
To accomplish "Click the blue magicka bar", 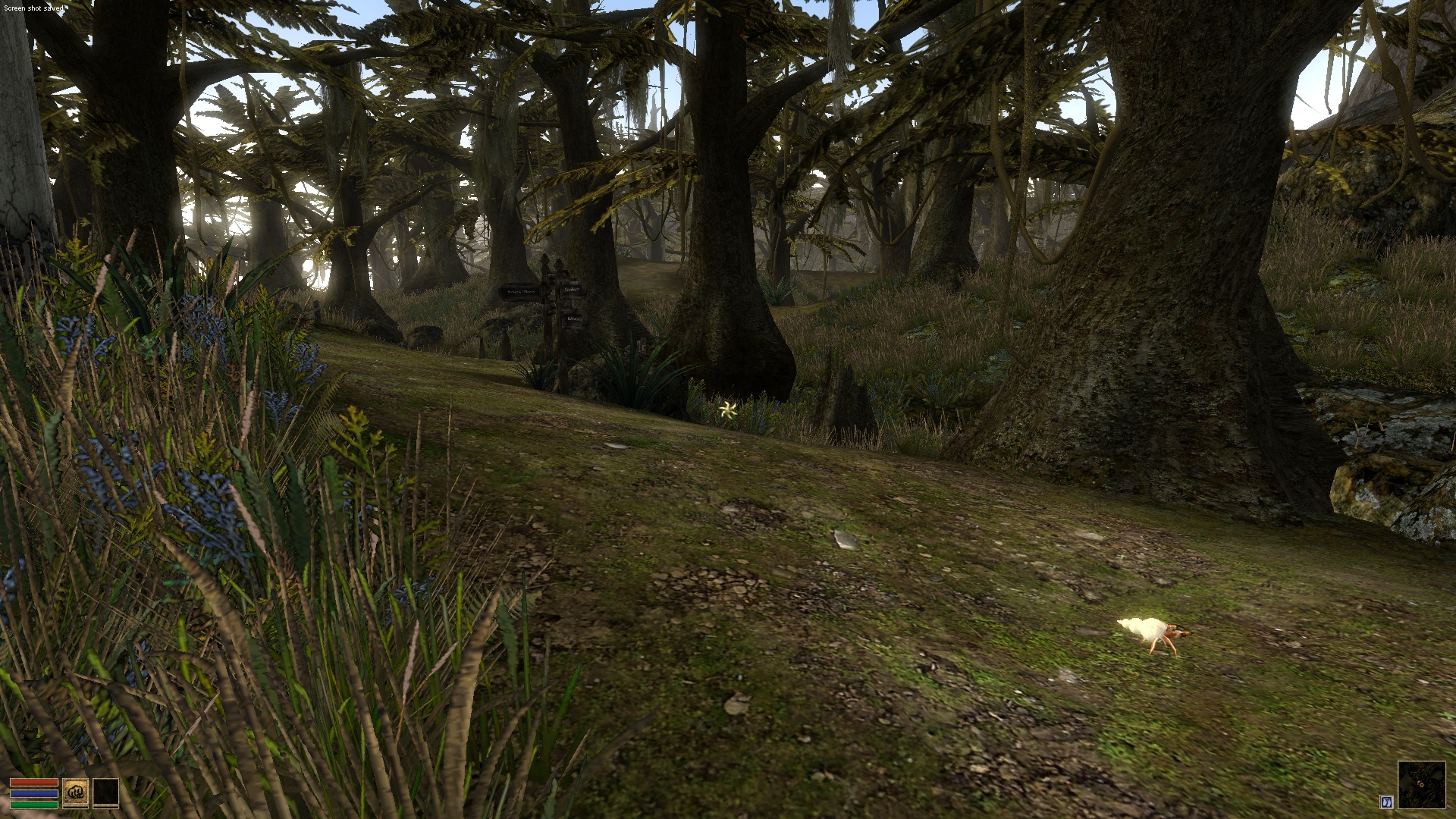I will tap(33, 793).
